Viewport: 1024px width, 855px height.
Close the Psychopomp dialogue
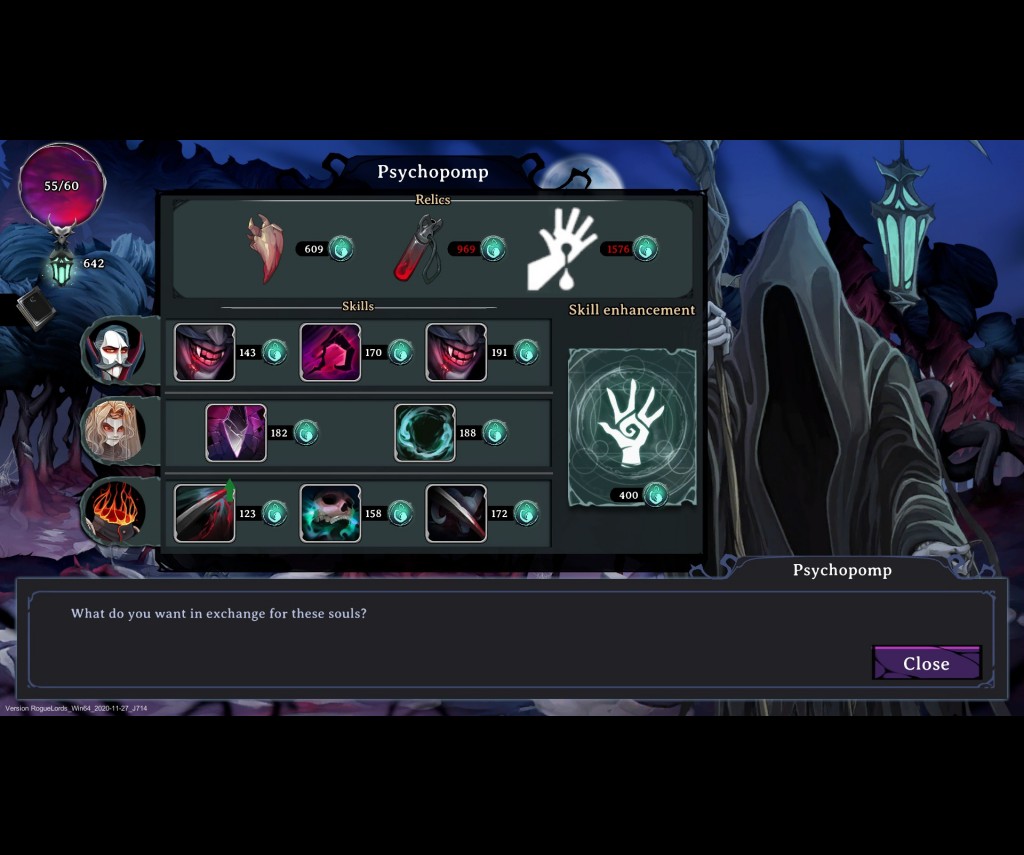(926, 663)
